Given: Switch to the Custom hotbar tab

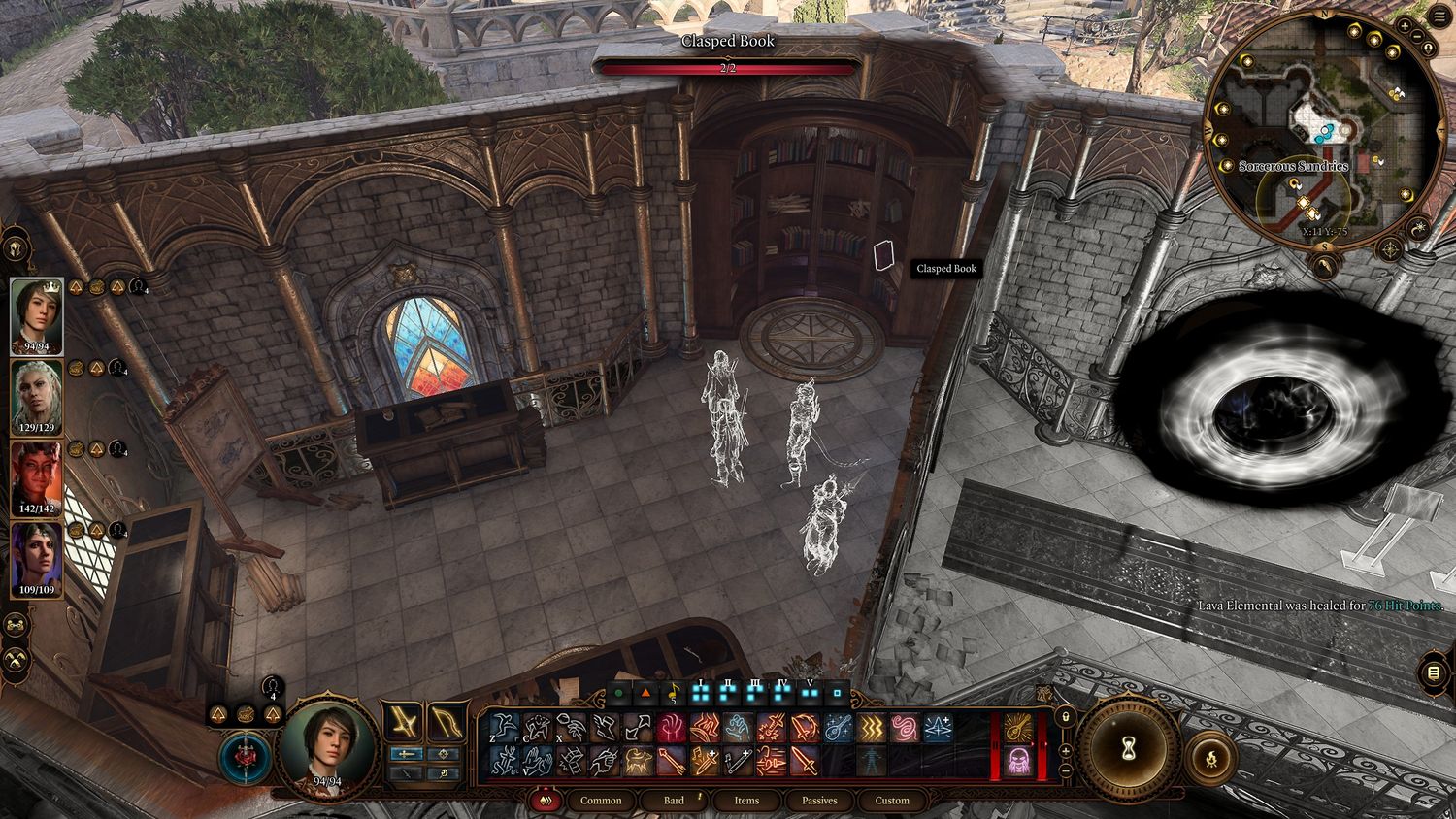Looking at the screenshot, I should click(x=892, y=801).
